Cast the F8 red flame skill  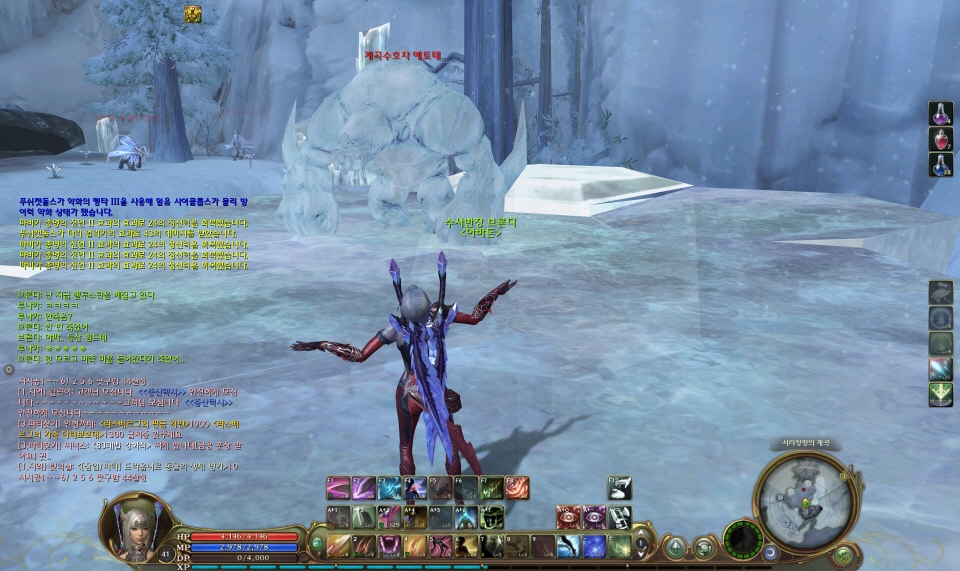tap(516, 488)
